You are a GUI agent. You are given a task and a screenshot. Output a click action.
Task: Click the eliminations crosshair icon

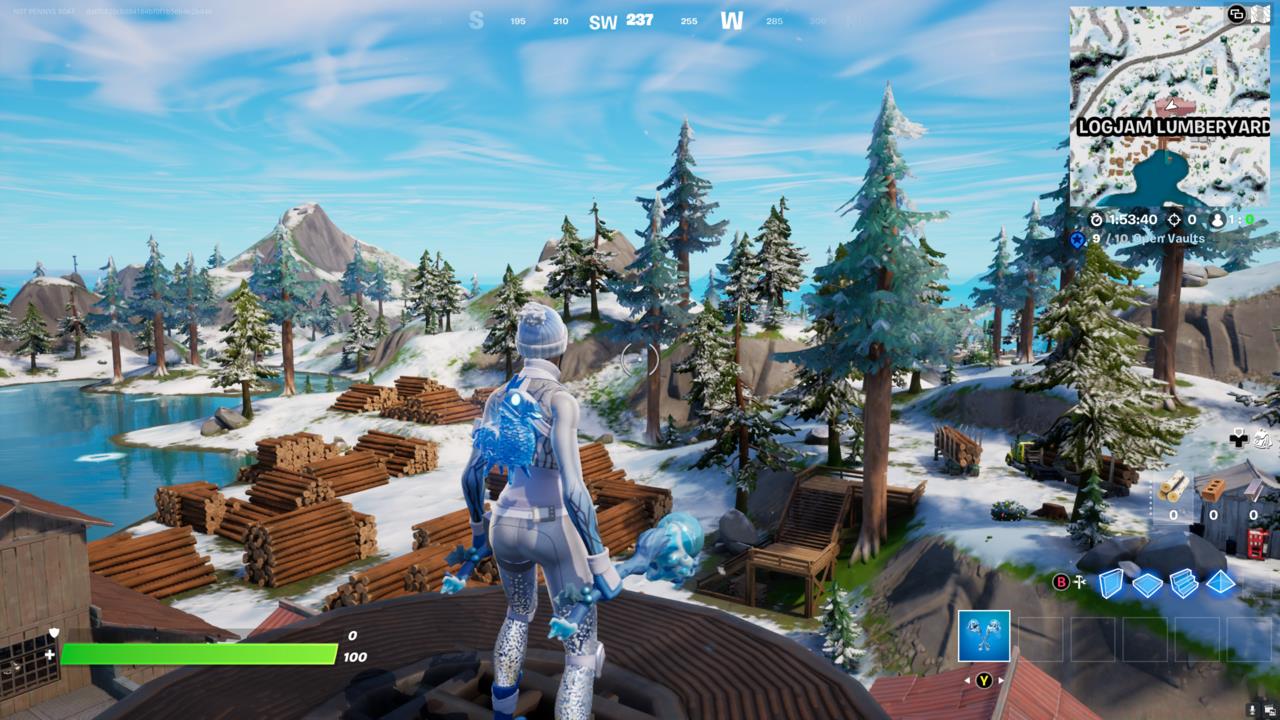tap(1174, 220)
